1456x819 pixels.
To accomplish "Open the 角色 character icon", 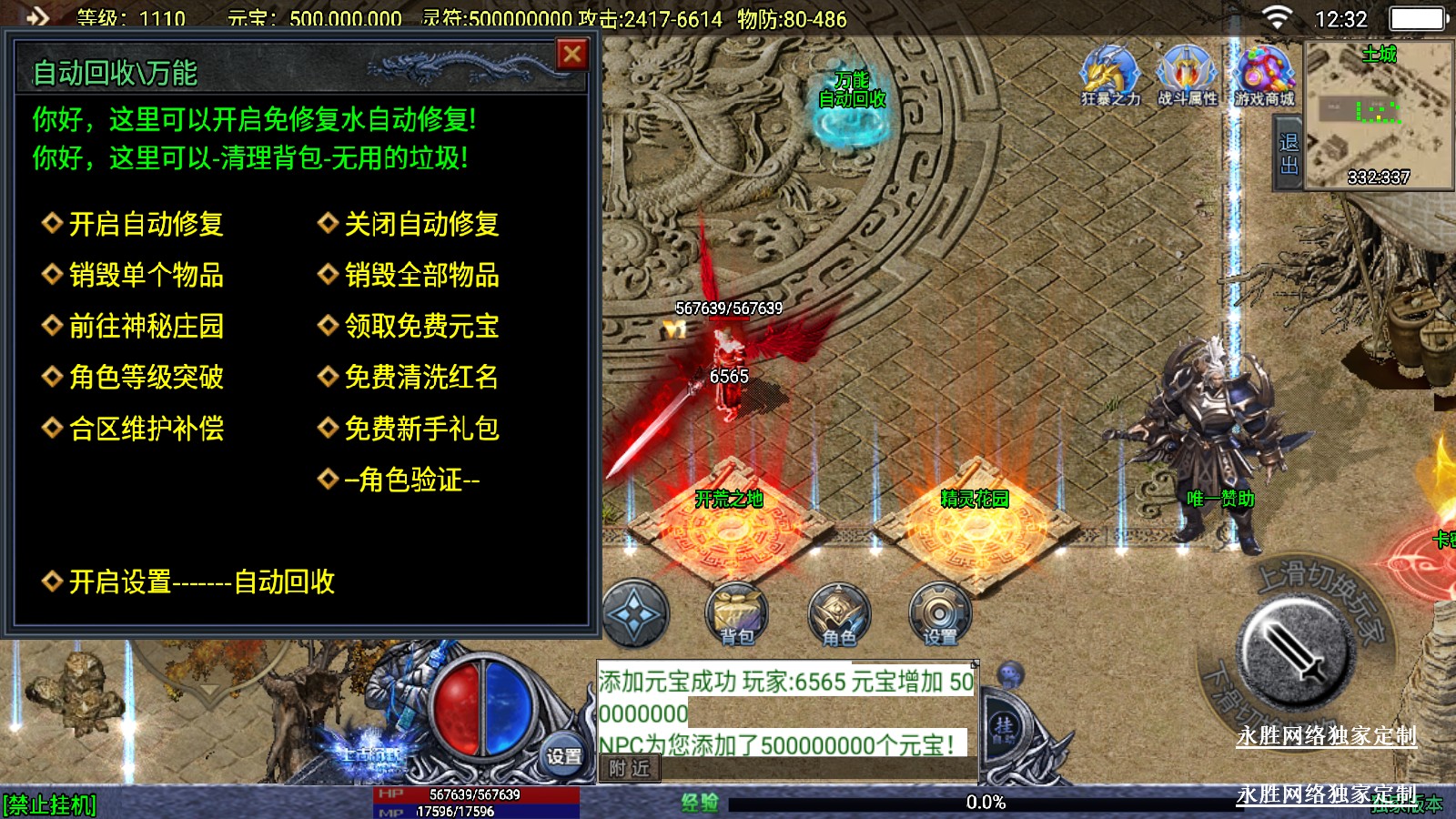I will (839, 614).
